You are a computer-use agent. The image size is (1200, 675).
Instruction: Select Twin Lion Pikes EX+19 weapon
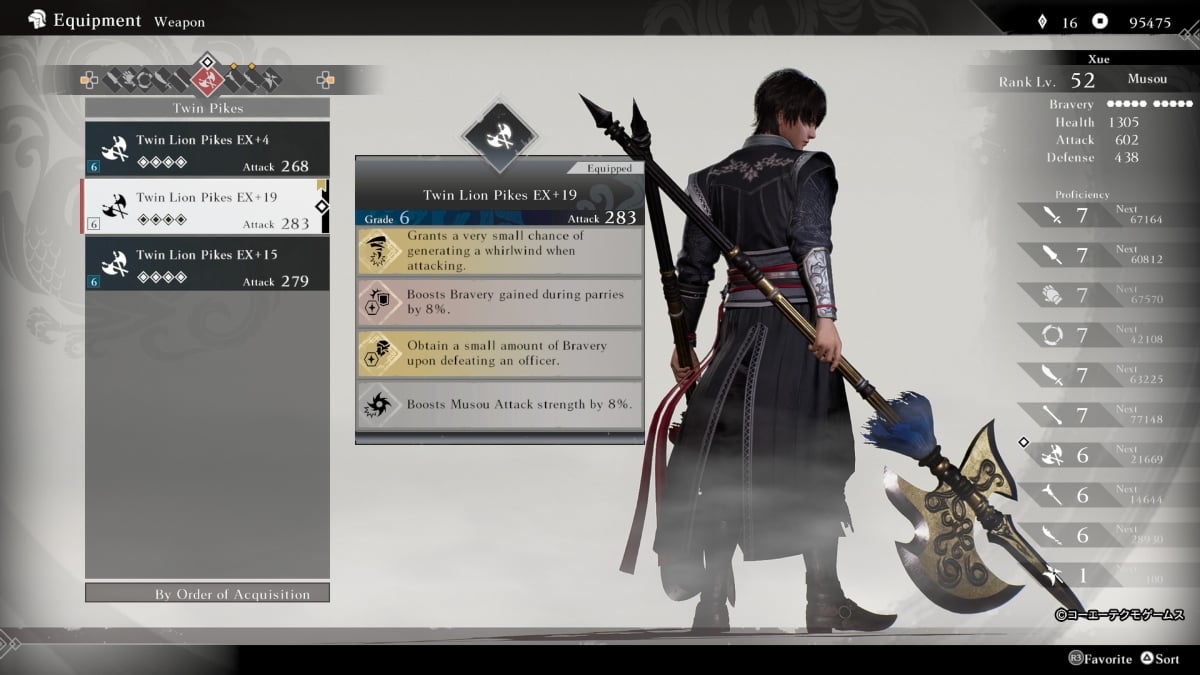tap(207, 206)
